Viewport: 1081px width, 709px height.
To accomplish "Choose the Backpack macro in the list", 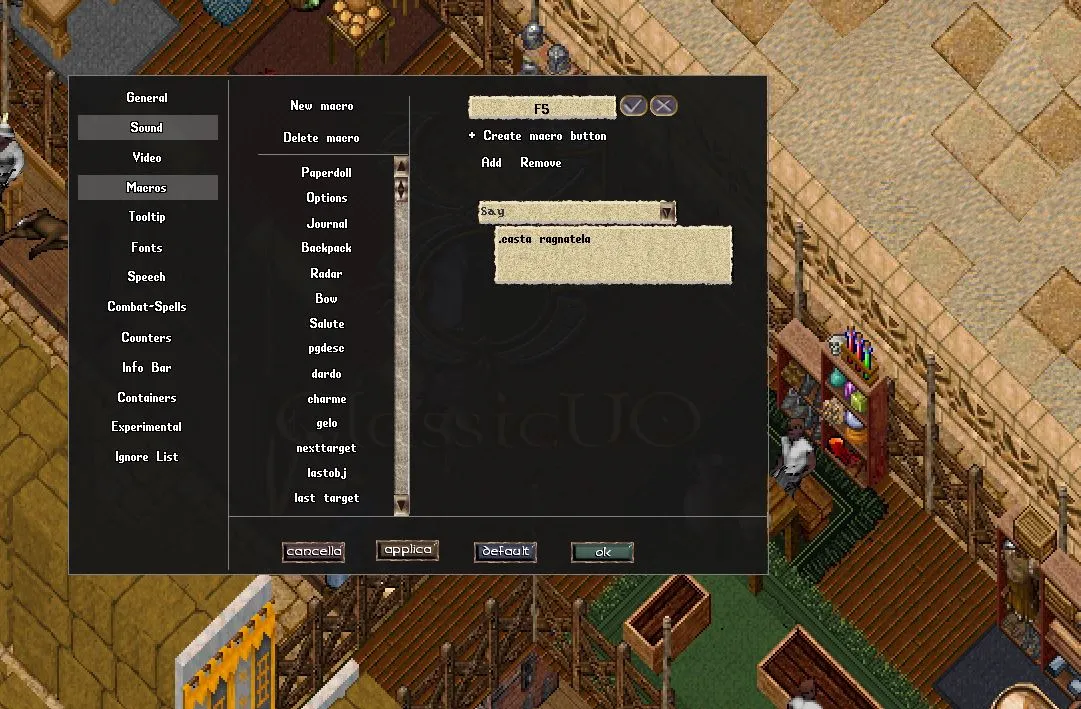I will click(326, 248).
